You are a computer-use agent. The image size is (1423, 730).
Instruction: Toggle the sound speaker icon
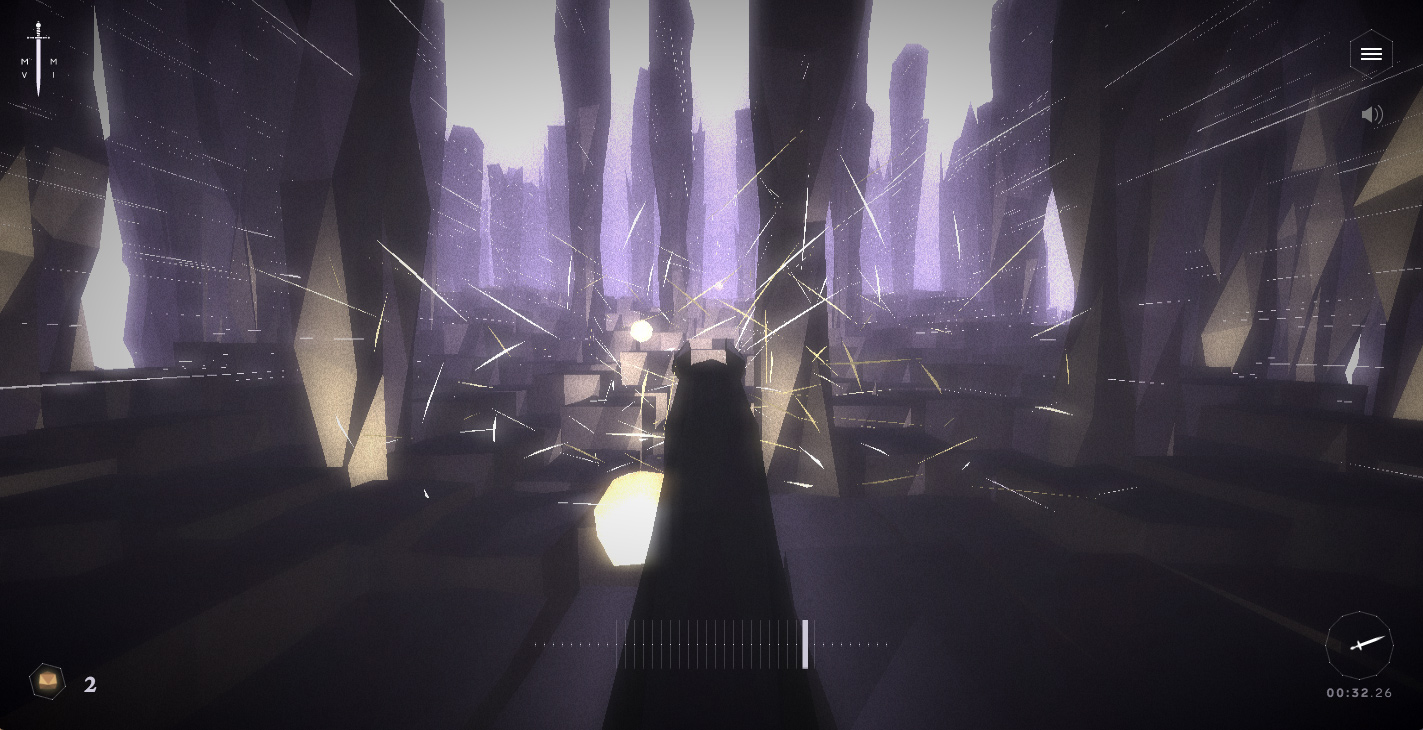1372,115
